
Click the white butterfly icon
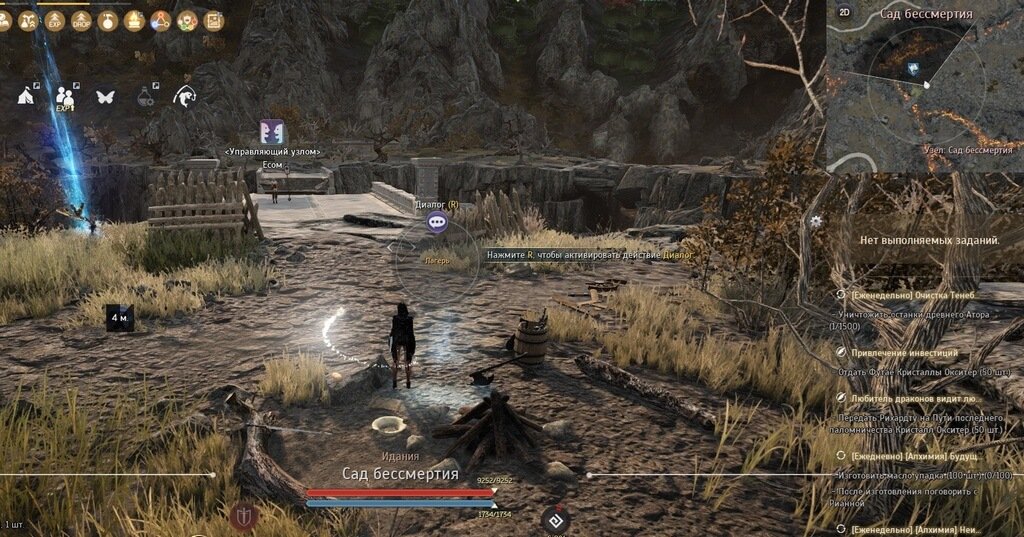(x=105, y=97)
